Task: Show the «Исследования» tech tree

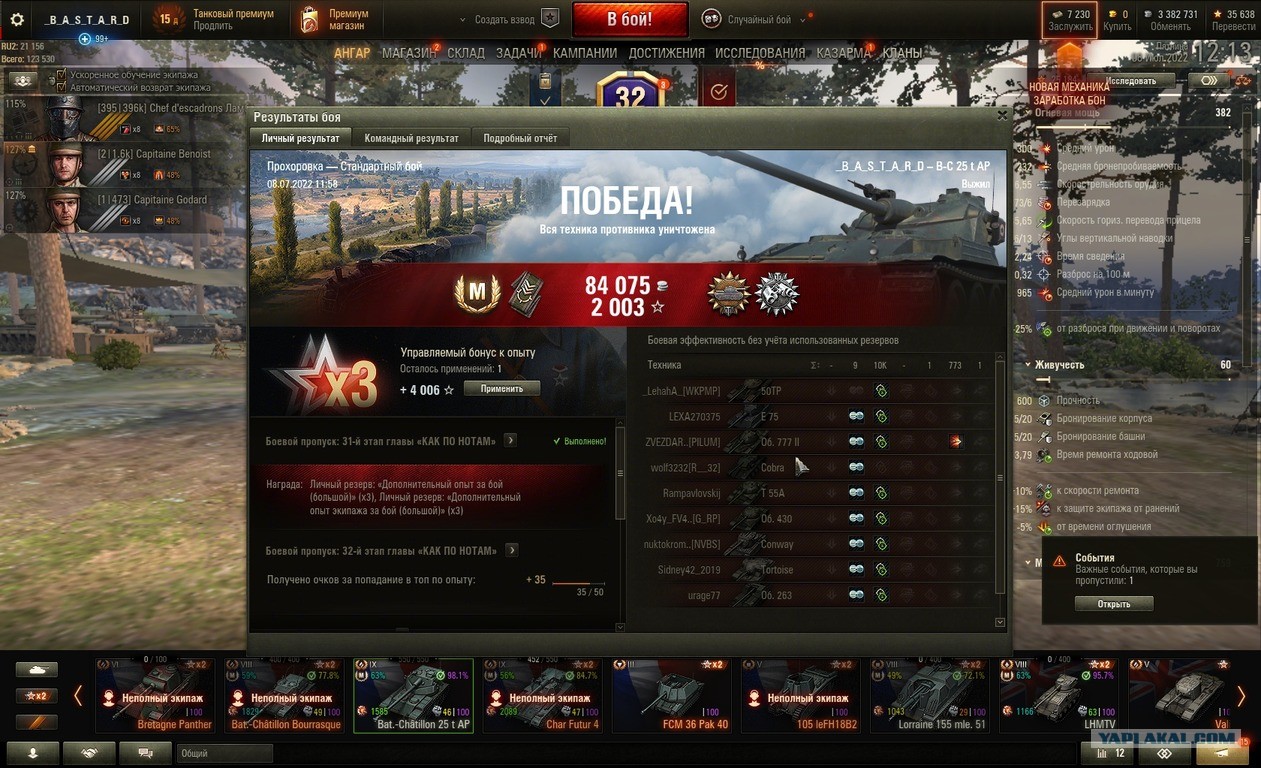Action: (x=760, y=53)
